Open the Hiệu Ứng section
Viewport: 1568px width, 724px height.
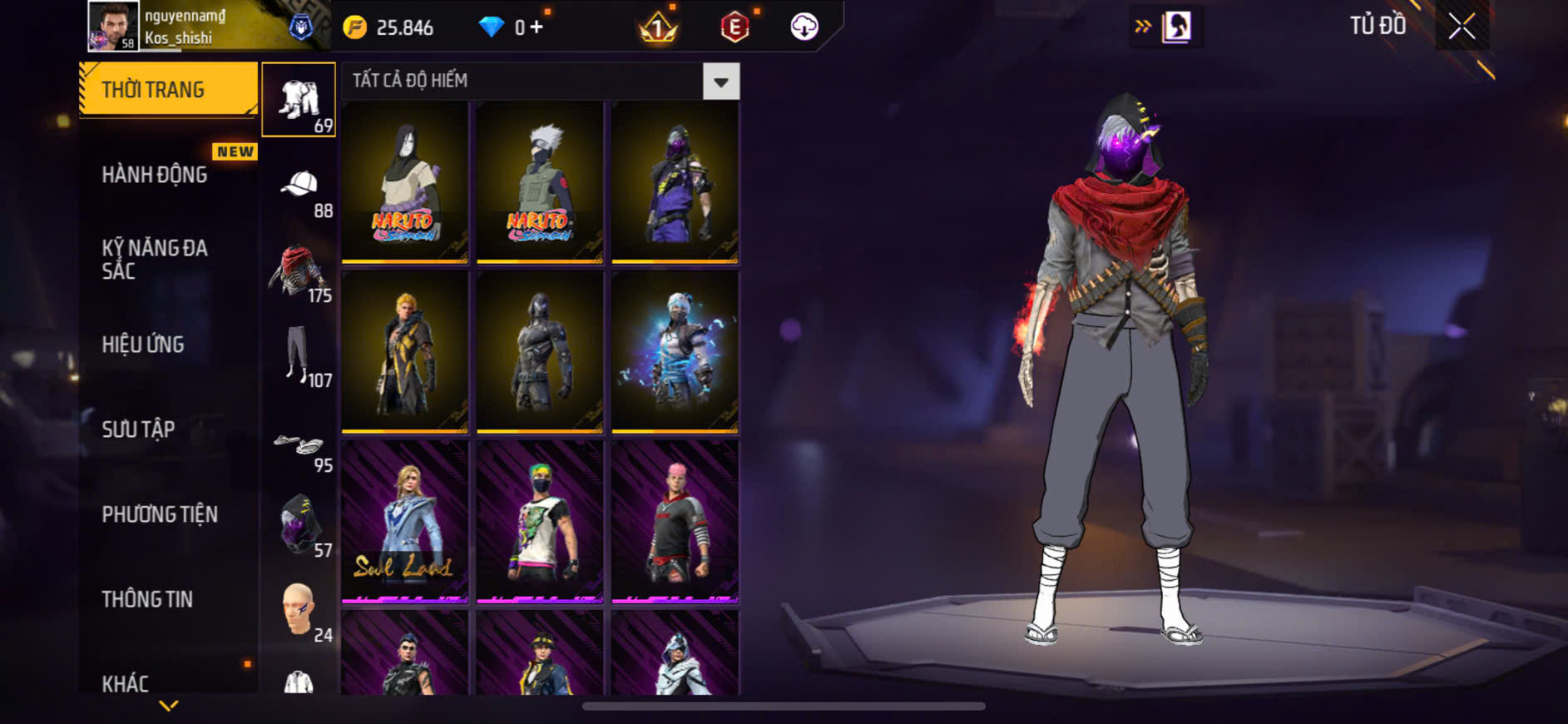click(143, 345)
